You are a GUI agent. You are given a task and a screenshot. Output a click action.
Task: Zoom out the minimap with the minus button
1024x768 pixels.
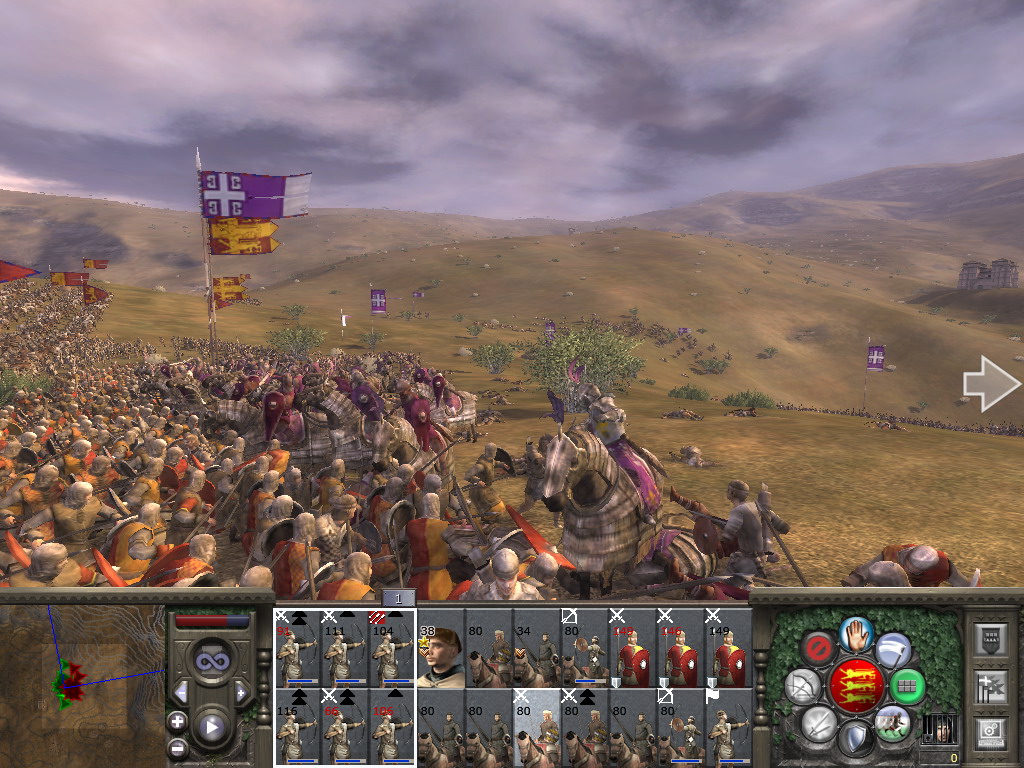click(177, 747)
